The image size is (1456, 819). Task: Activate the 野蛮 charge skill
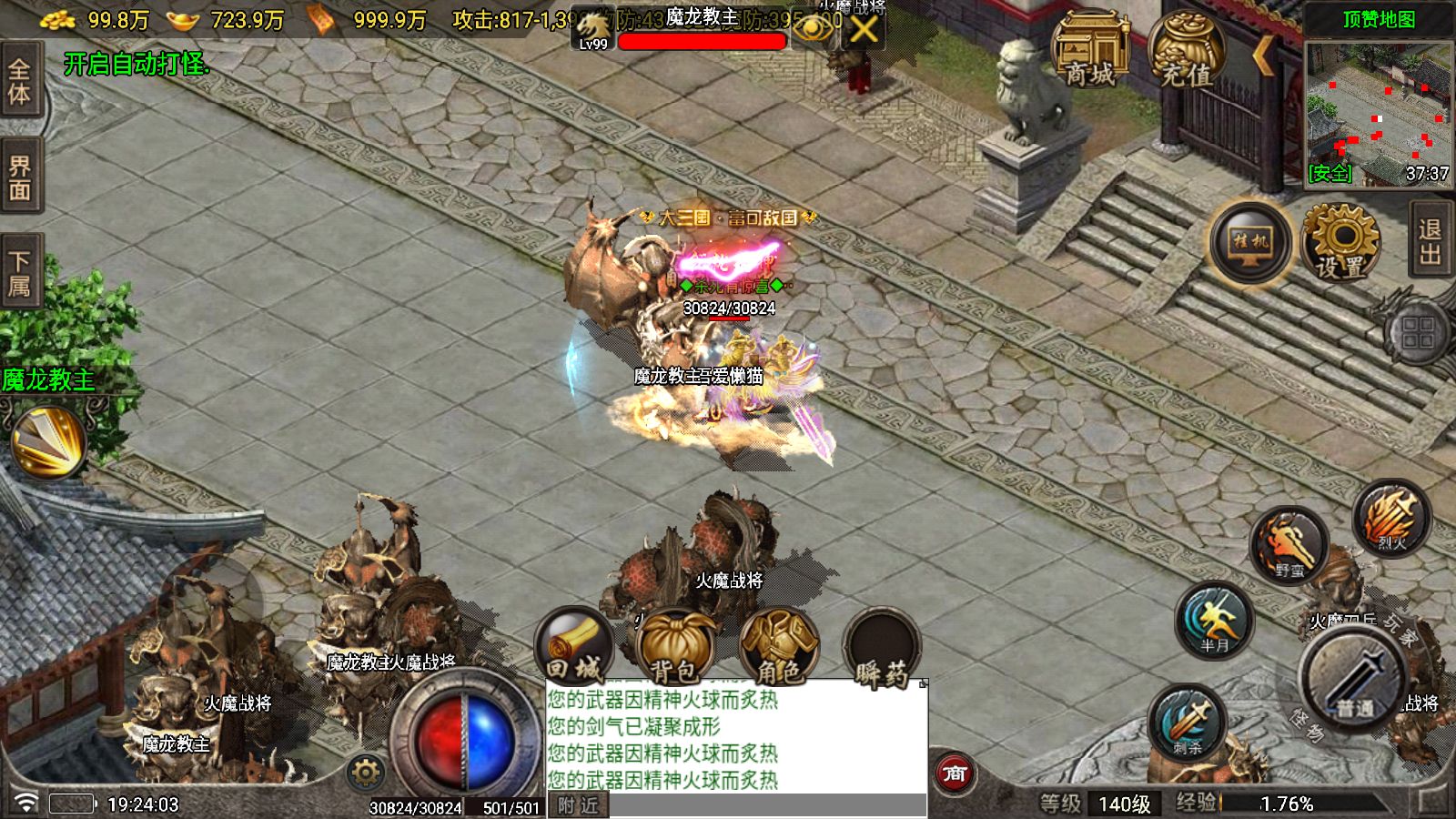(1289, 545)
